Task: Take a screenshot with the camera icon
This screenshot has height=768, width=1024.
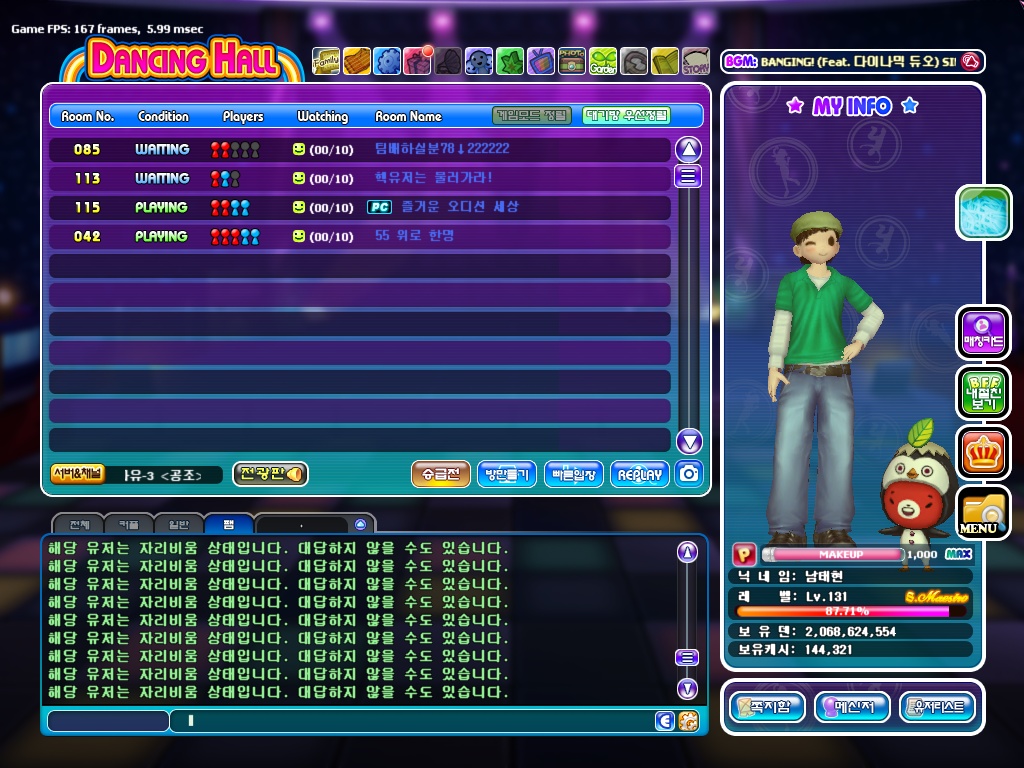Action: coord(688,474)
